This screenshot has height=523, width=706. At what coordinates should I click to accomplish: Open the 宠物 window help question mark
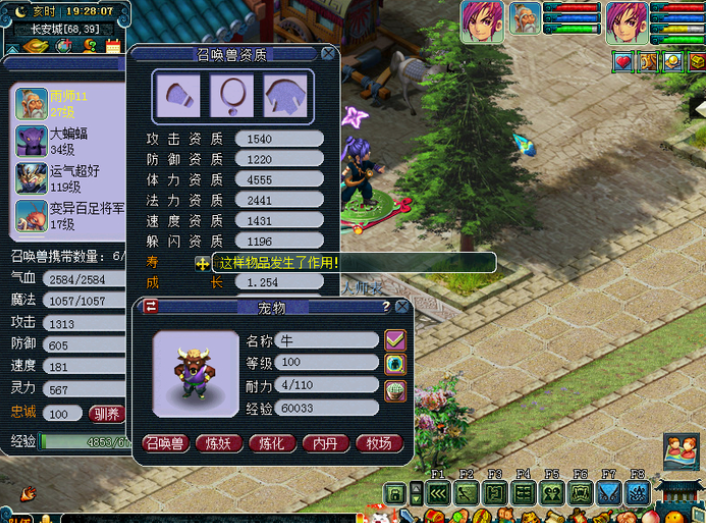pyautogui.click(x=386, y=307)
